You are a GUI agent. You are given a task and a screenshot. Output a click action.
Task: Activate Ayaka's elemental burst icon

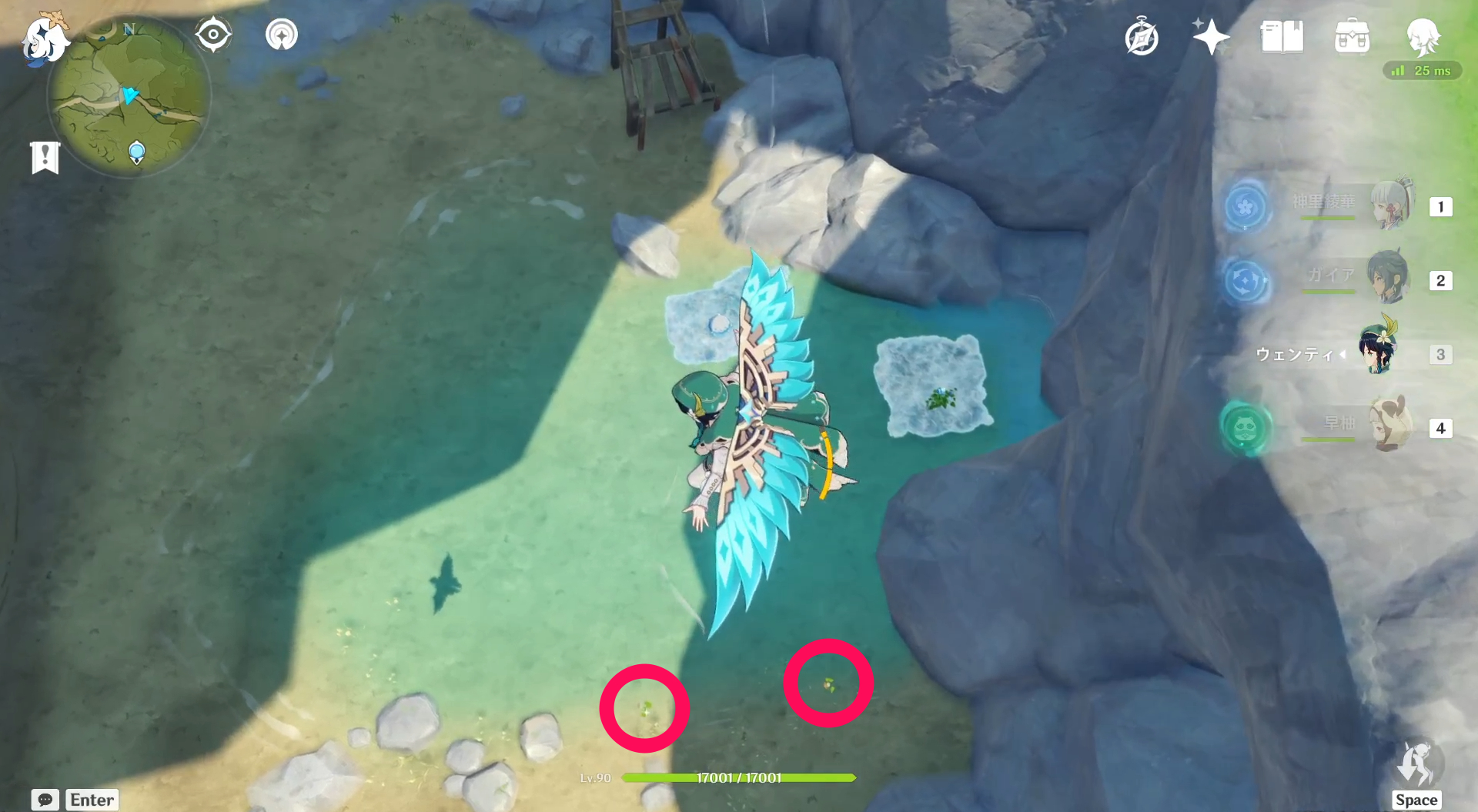point(1247,206)
